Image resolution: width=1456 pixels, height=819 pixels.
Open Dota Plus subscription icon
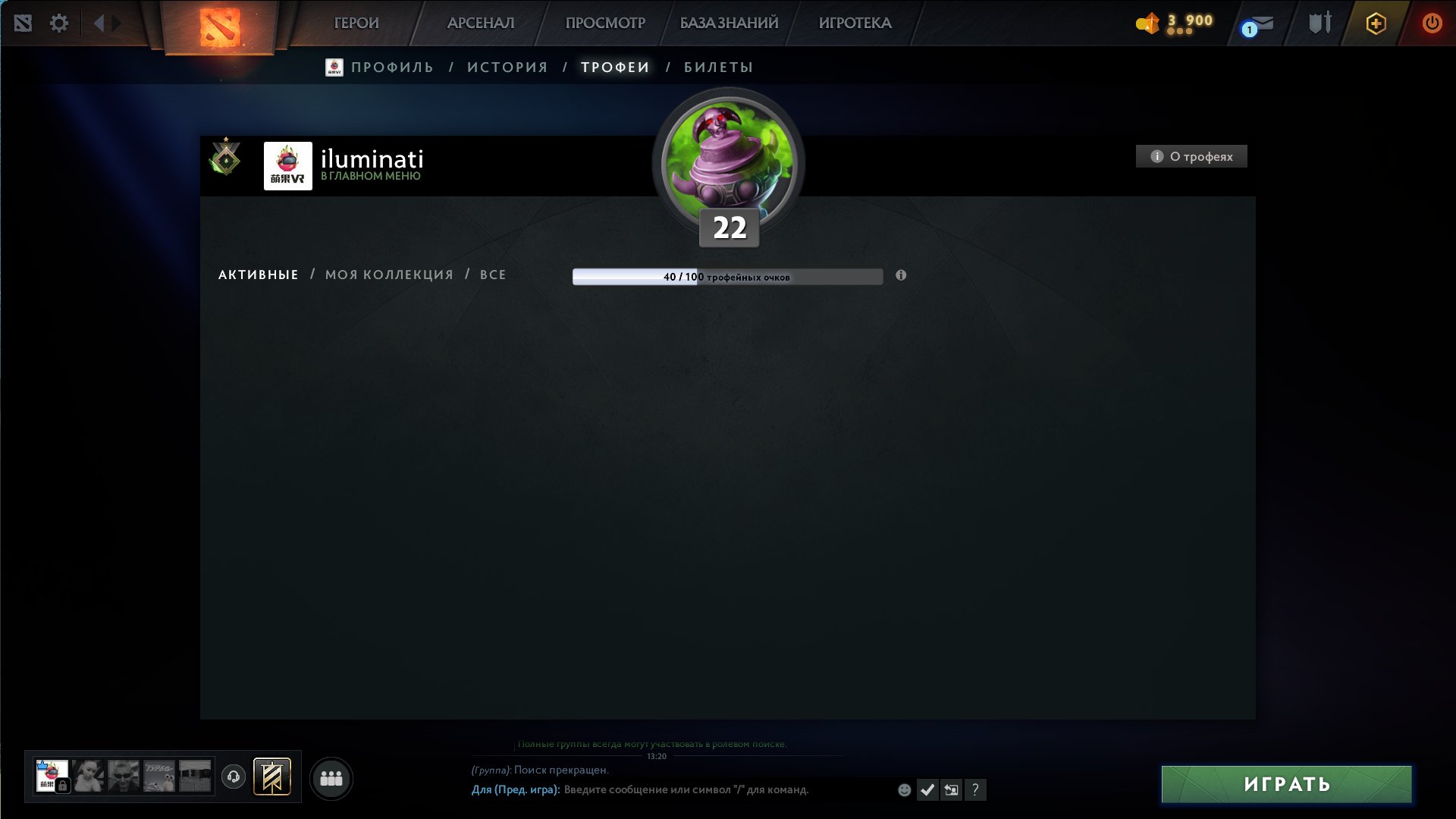tap(1375, 23)
